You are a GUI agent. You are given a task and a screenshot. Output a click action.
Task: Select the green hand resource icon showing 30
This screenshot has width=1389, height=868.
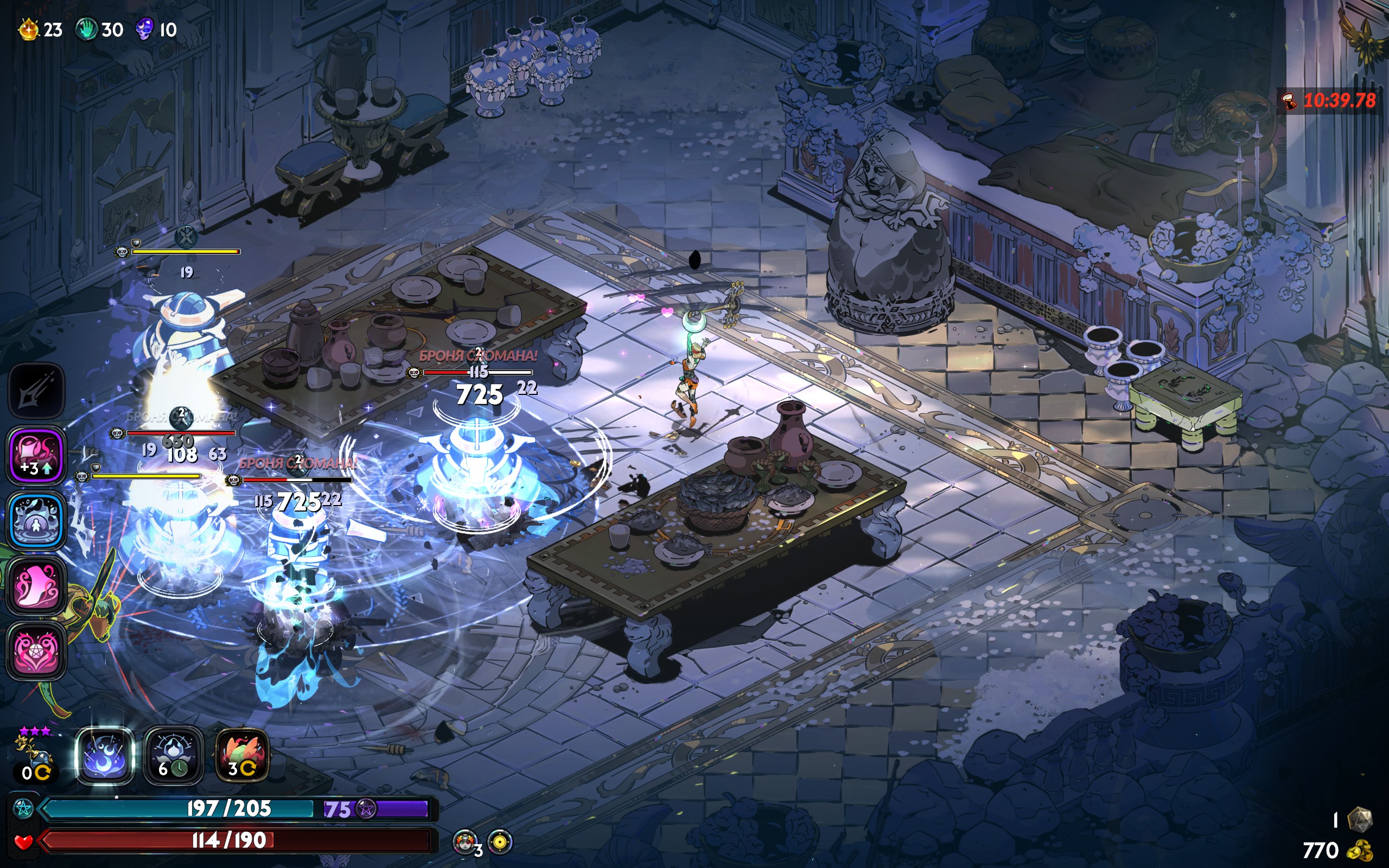[86, 29]
